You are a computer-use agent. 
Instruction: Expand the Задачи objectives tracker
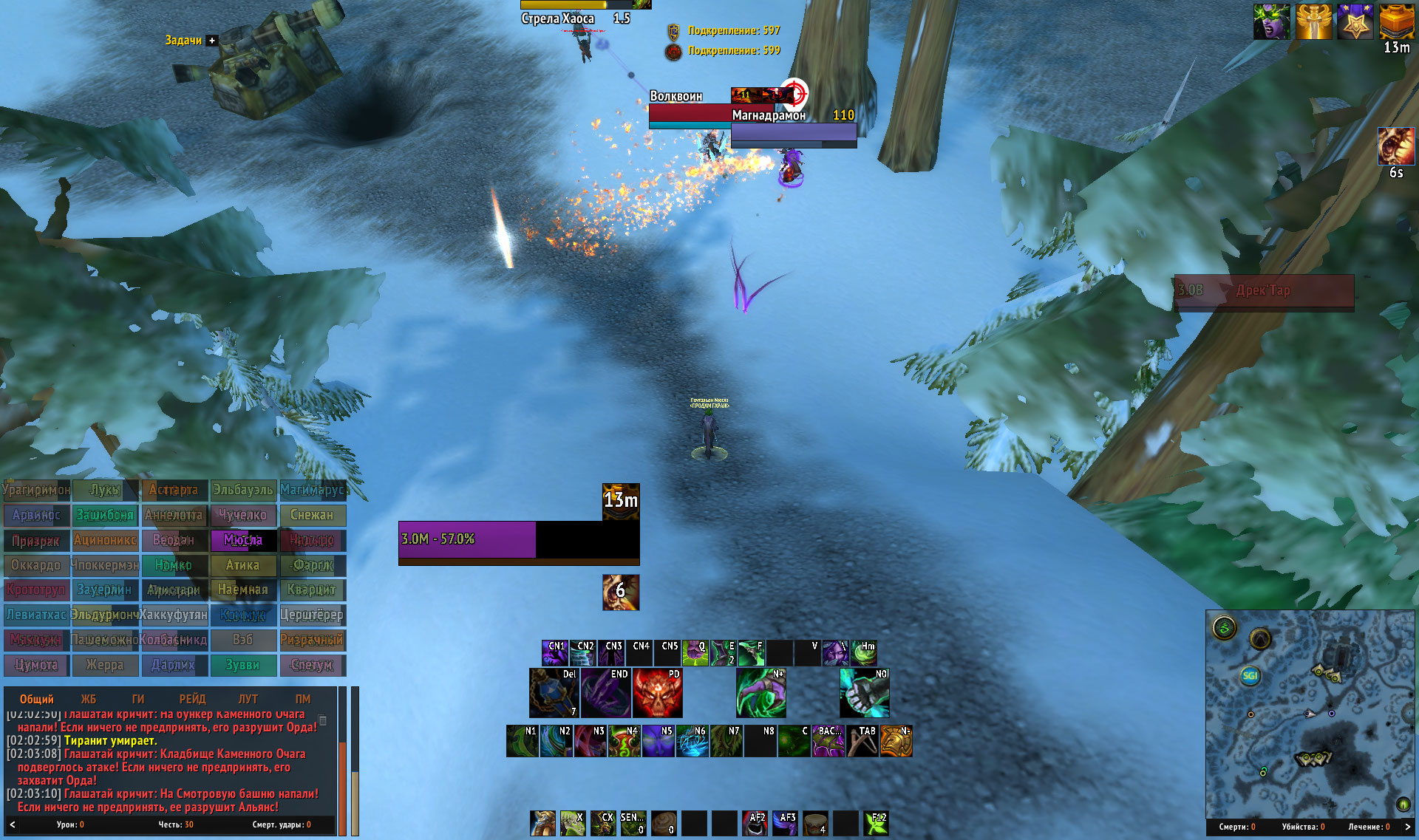point(212,41)
